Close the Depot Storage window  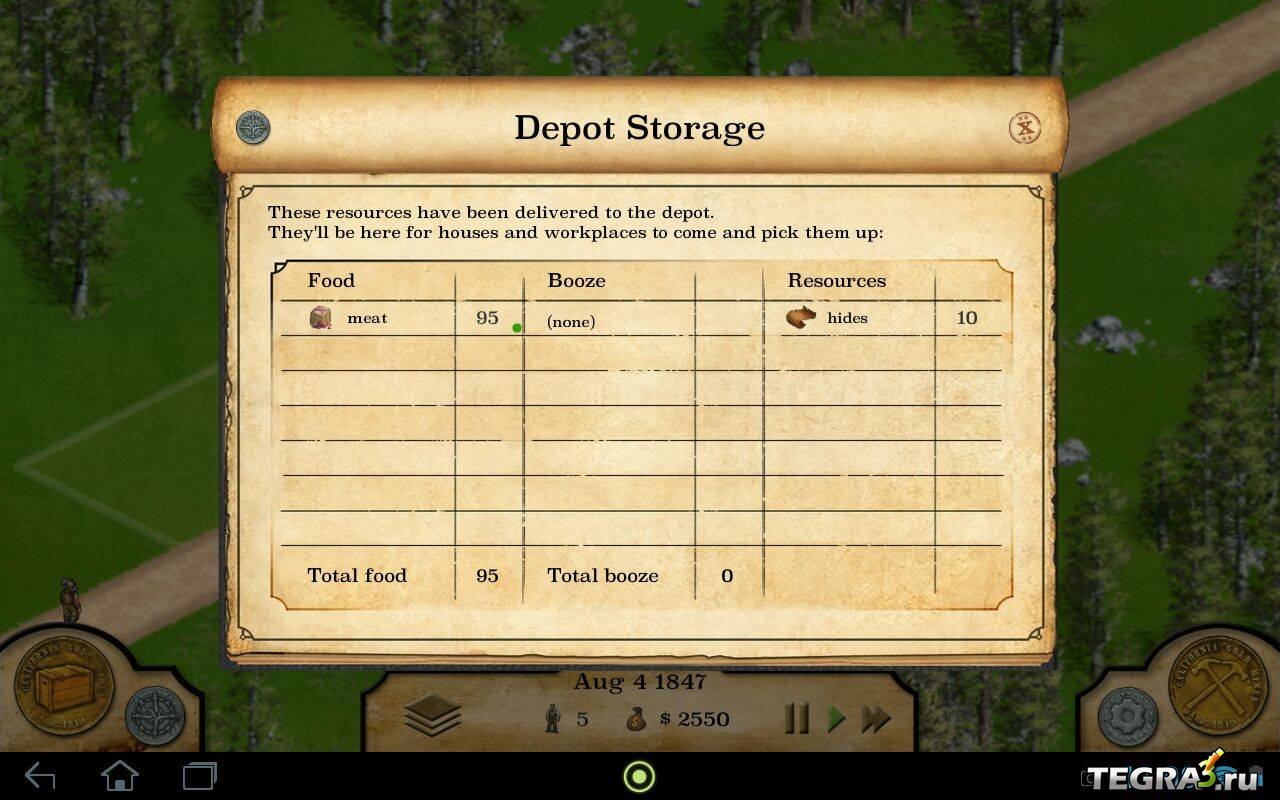coord(1024,128)
